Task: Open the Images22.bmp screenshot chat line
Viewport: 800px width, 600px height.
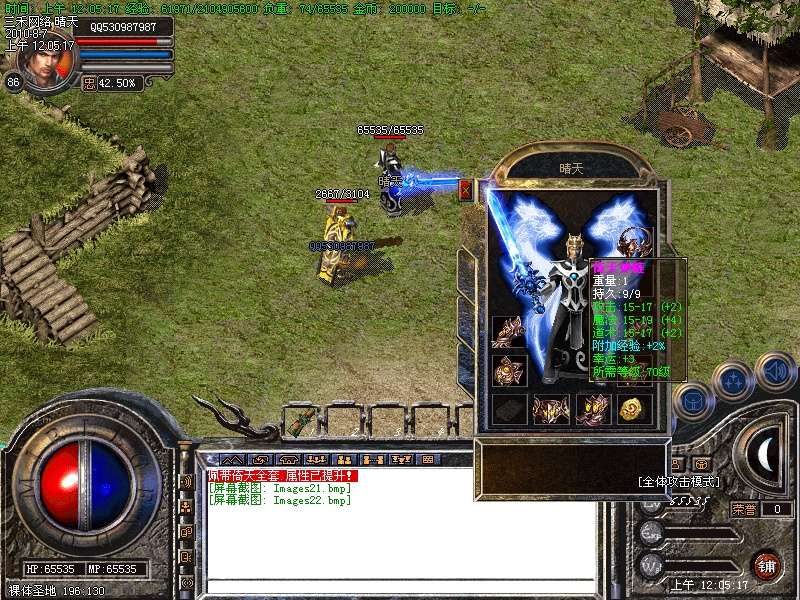Action: coord(279,500)
